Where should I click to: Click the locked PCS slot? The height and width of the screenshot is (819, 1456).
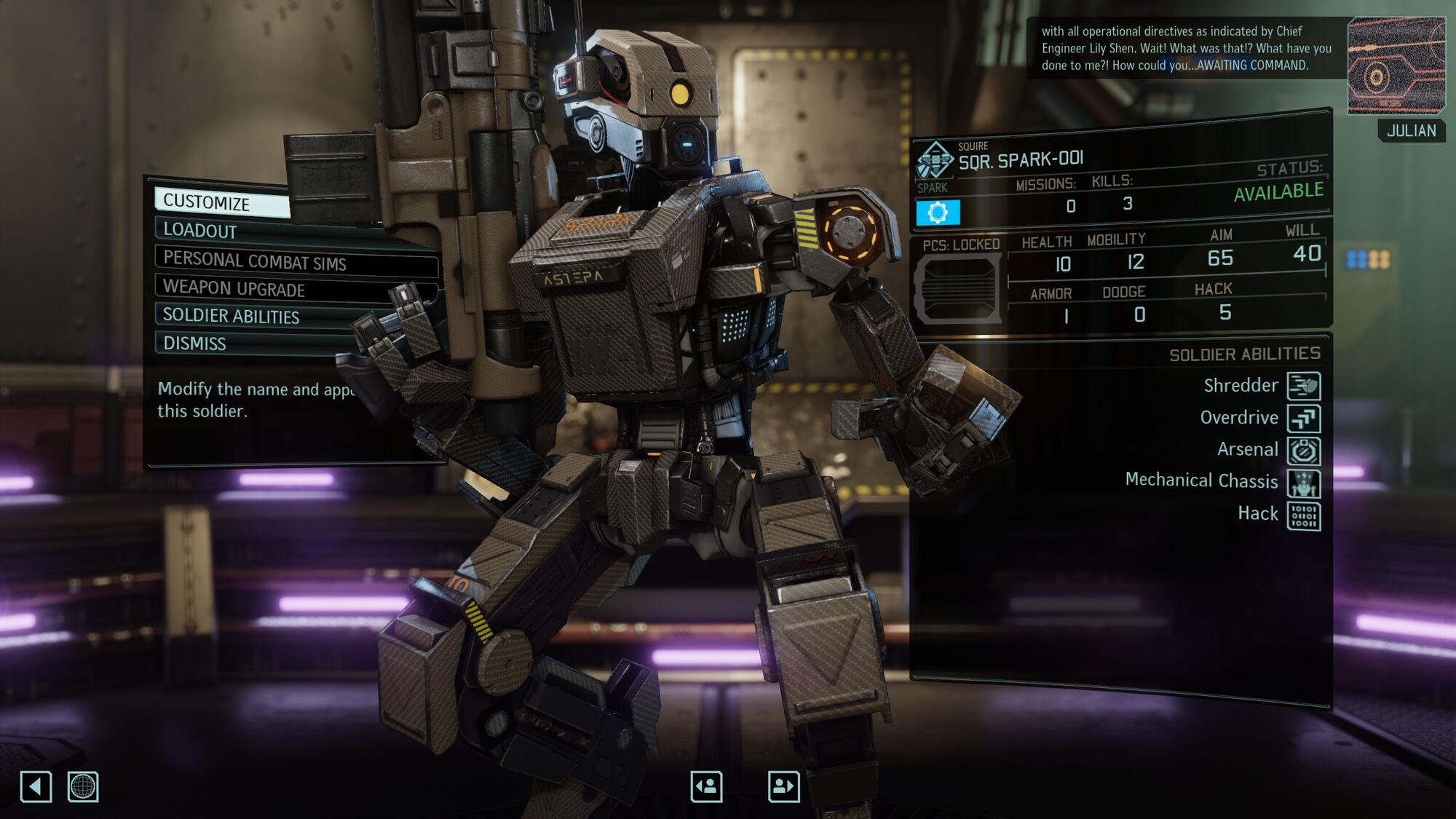(958, 289)
